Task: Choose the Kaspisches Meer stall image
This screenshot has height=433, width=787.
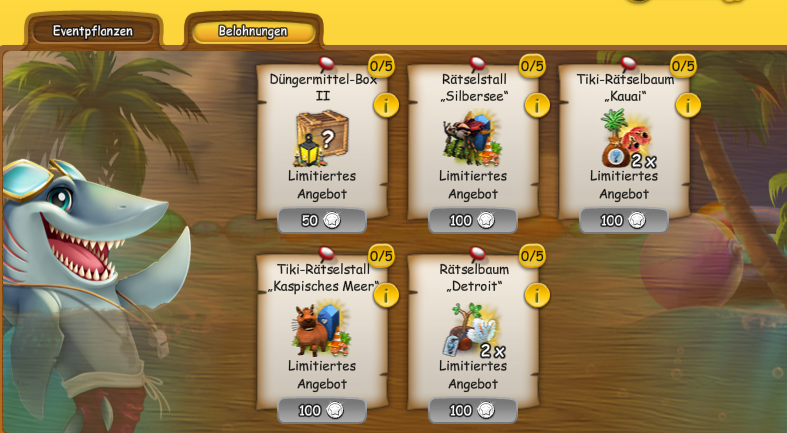Action: coord(321,328)
